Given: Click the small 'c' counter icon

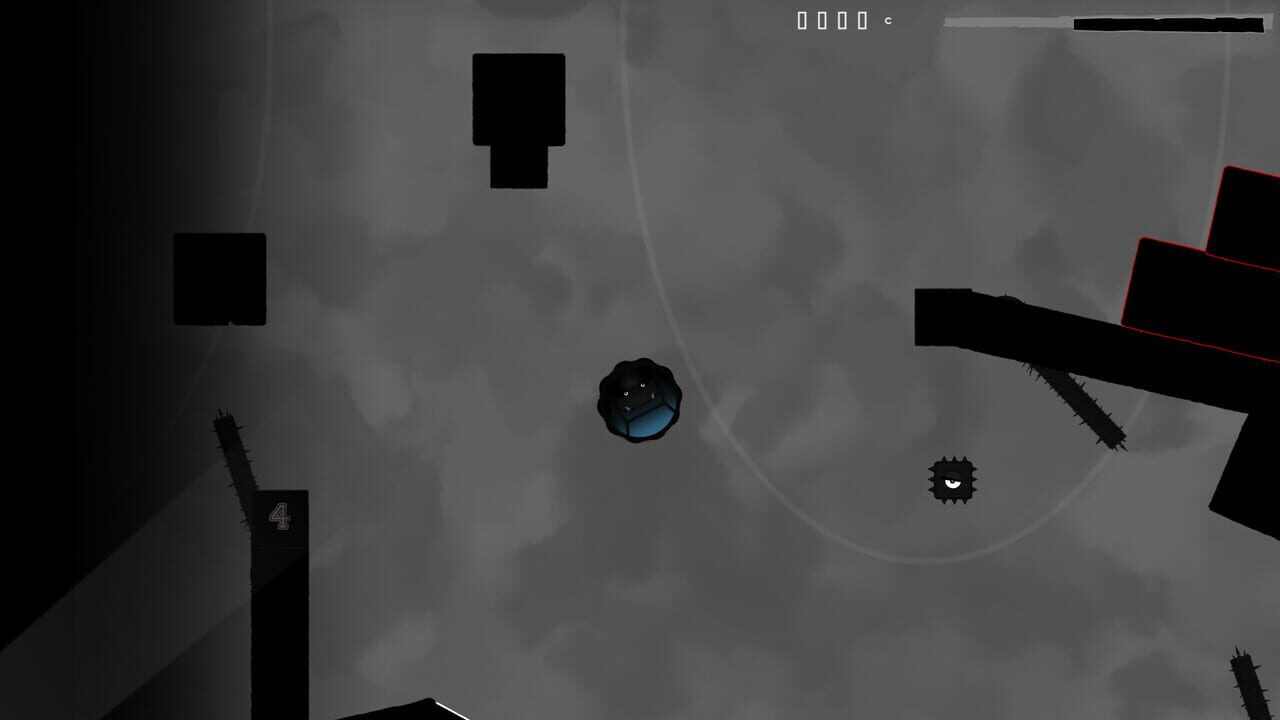Looking at the screenshot, I should (x=888, y=20).
